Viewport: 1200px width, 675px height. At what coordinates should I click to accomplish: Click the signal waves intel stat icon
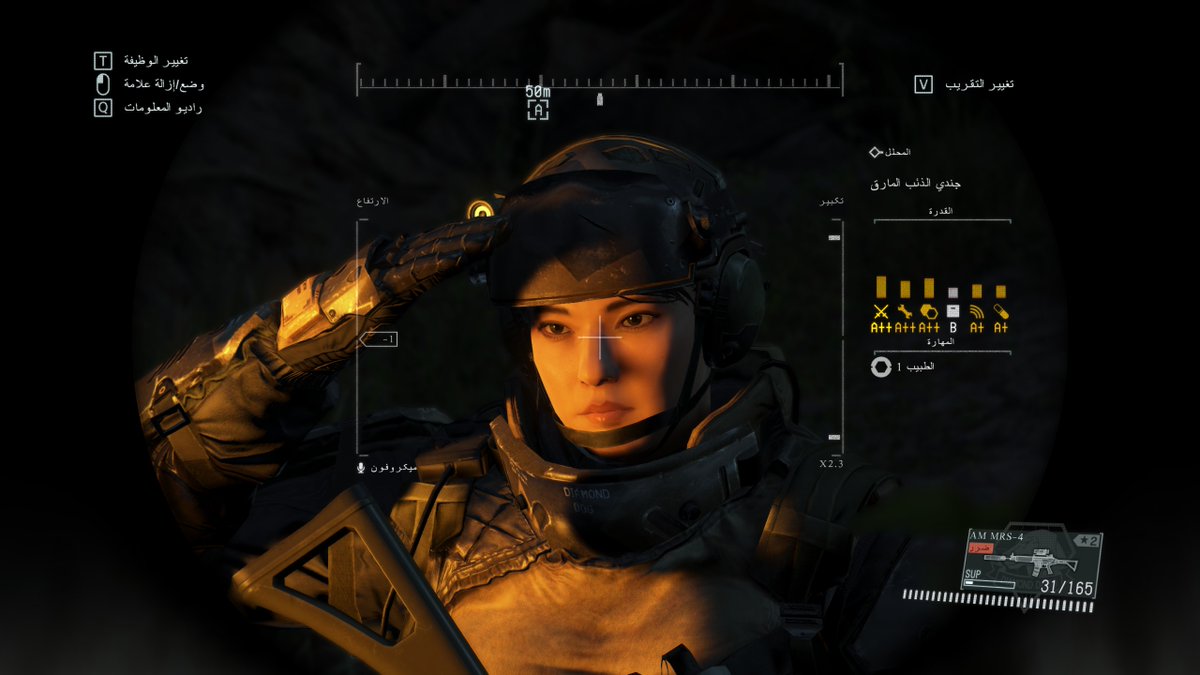[977, 311]
